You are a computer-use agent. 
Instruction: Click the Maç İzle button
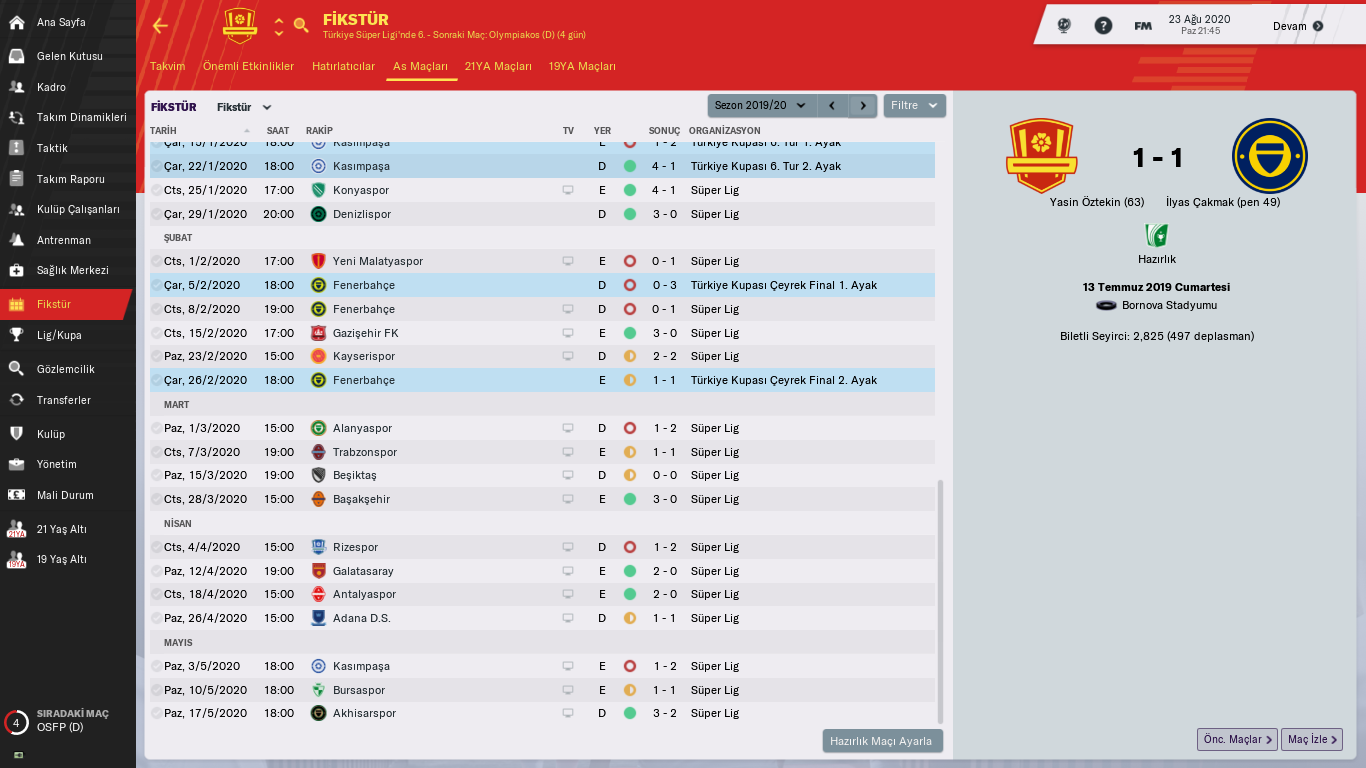1311,739
